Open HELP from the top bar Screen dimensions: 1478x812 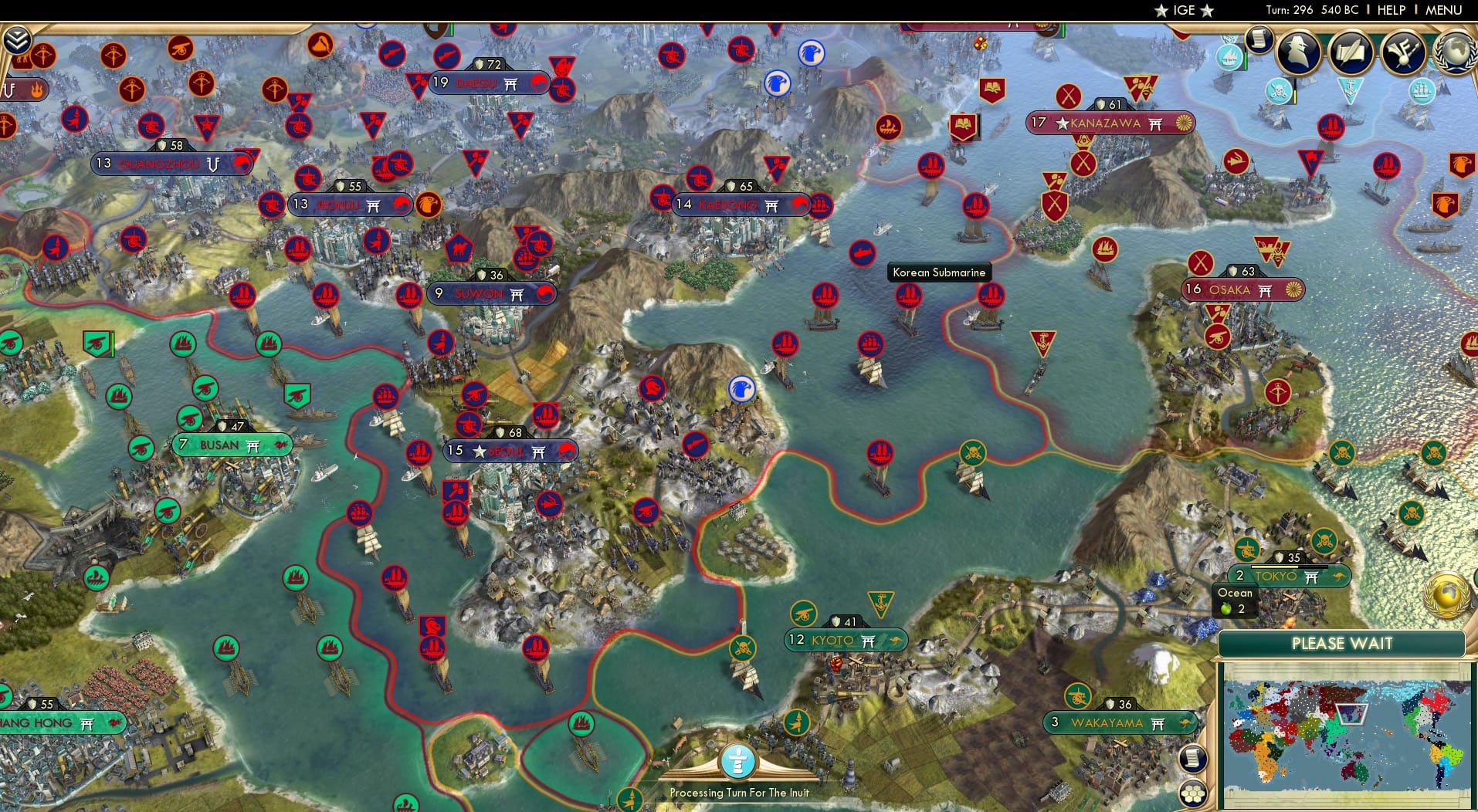[1392, 10]
